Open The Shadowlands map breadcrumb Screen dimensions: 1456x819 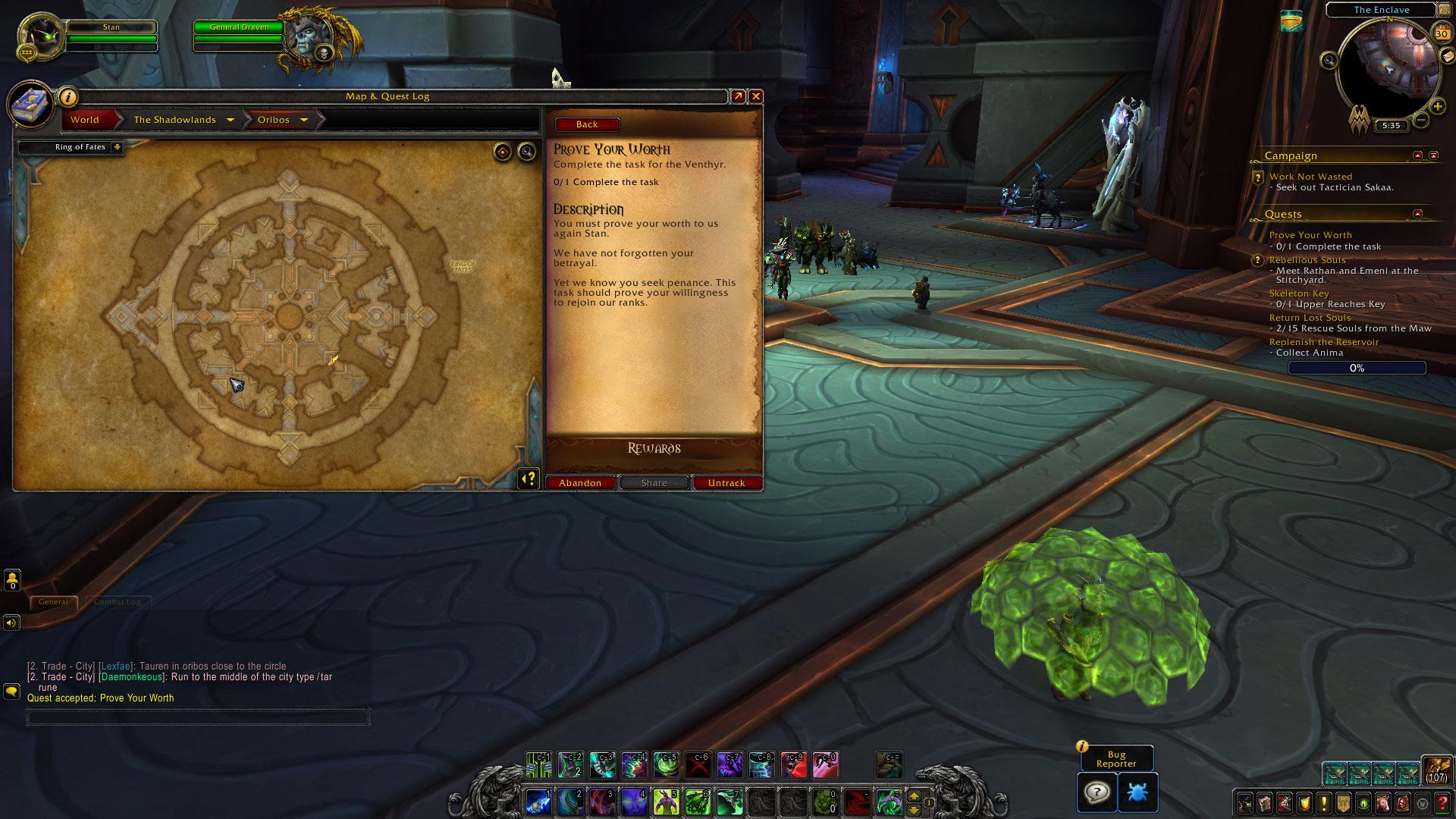click(175, 120)
